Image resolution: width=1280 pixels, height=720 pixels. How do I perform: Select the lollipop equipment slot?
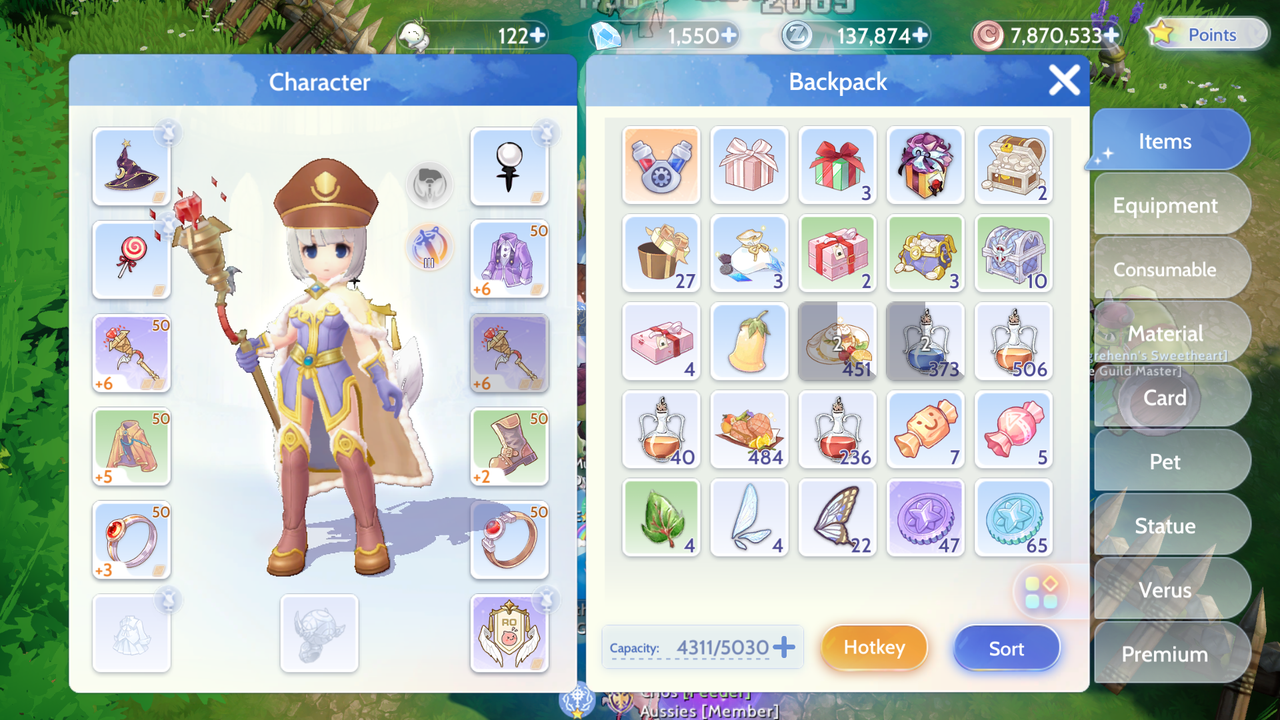[x=131, y=260]
